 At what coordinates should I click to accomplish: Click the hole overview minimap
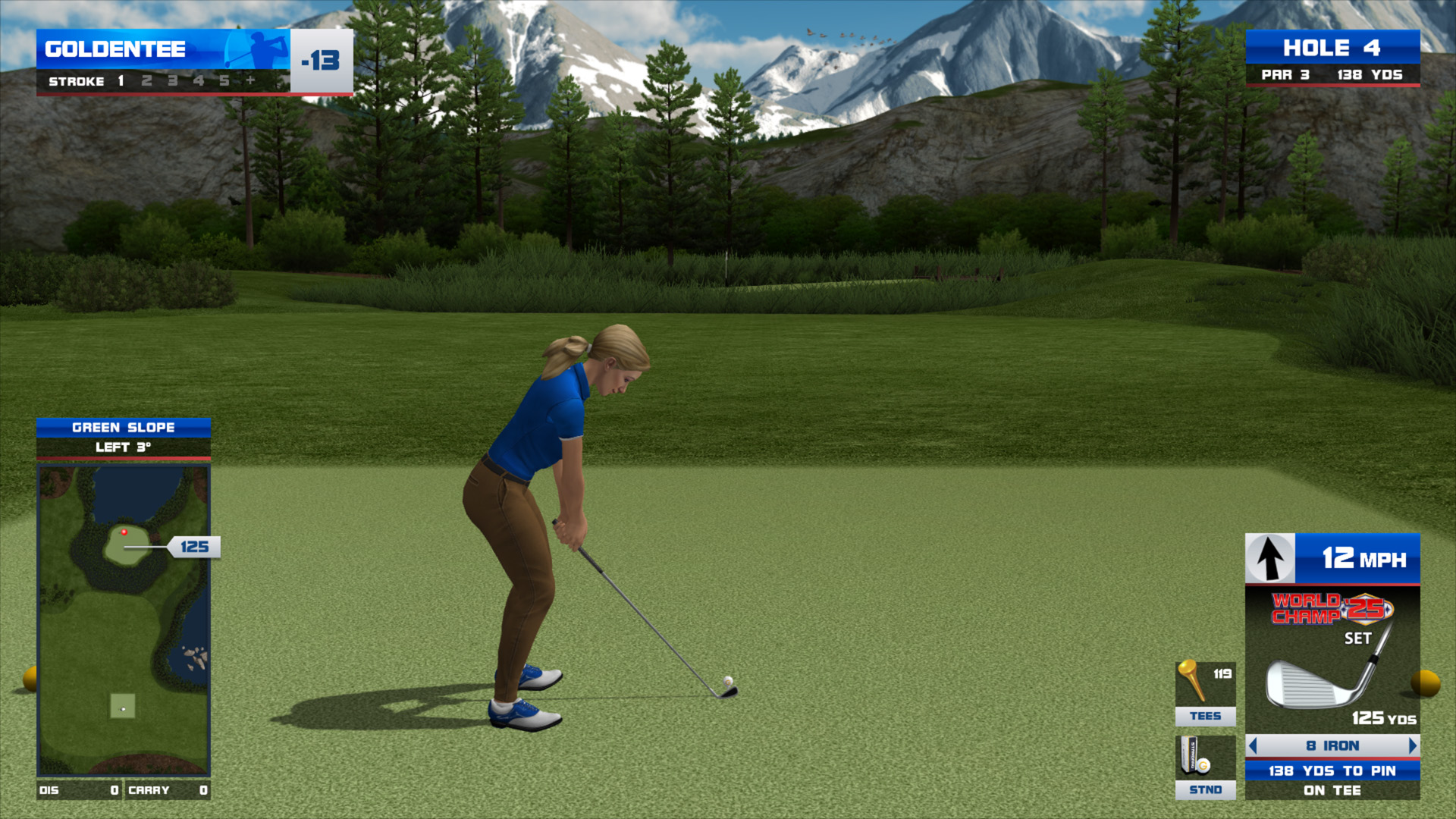click(x=124, y=620)
